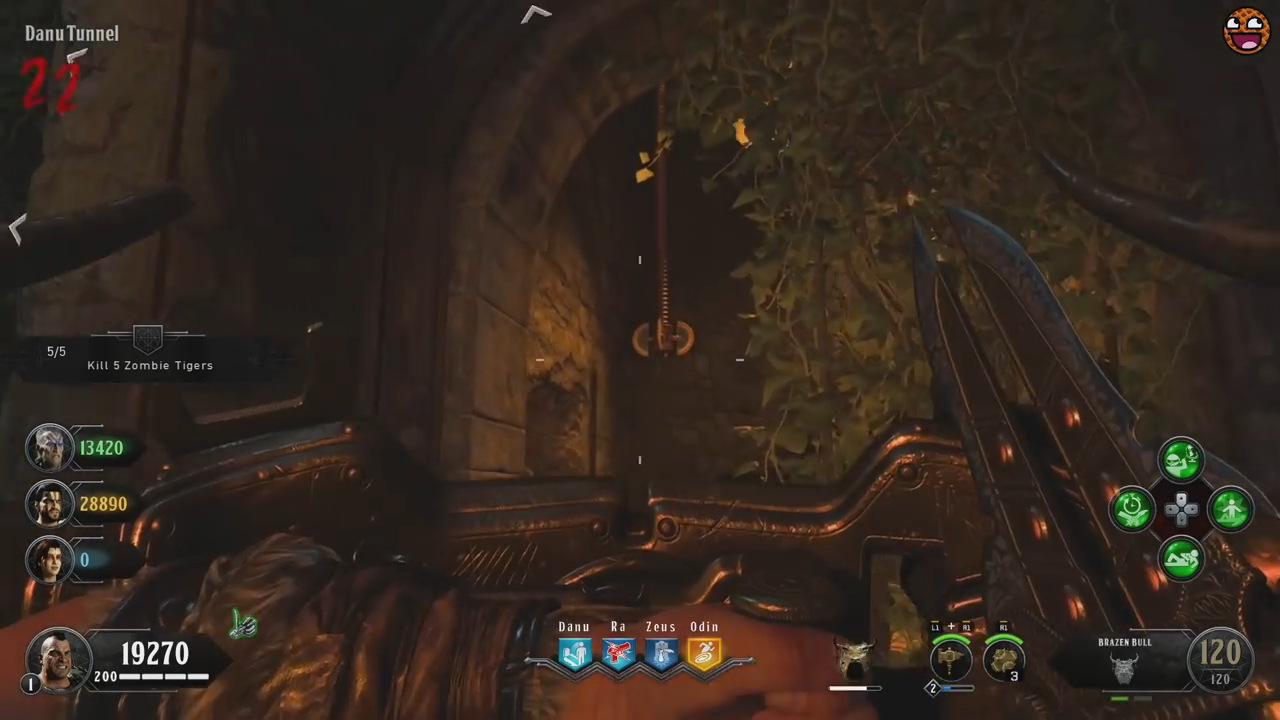The width and height of the screenshot is (1280, 720).
Task: Select the Danu perk icon
Action: click(x=575, y=655)
